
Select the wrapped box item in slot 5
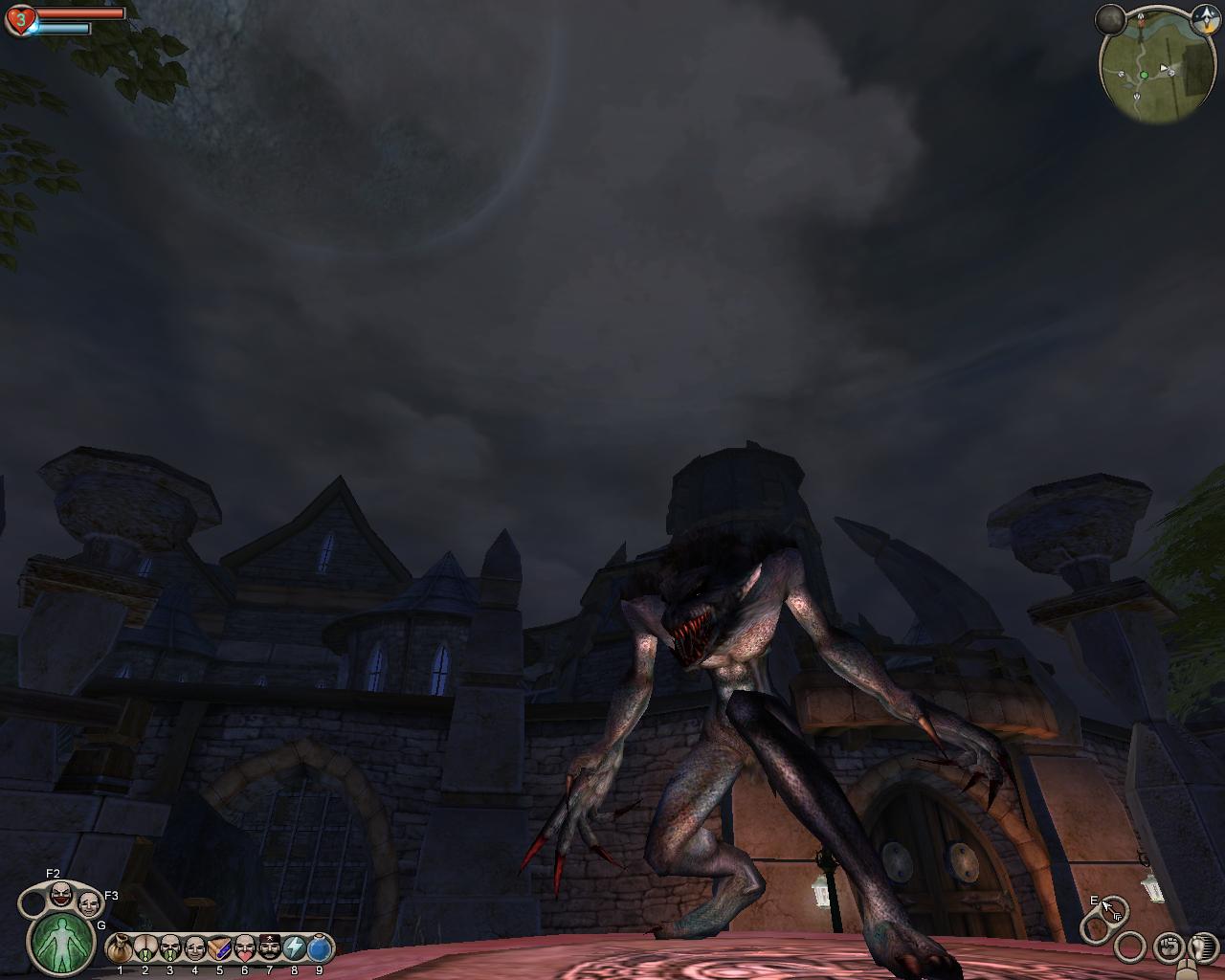(x=220, y=948)
